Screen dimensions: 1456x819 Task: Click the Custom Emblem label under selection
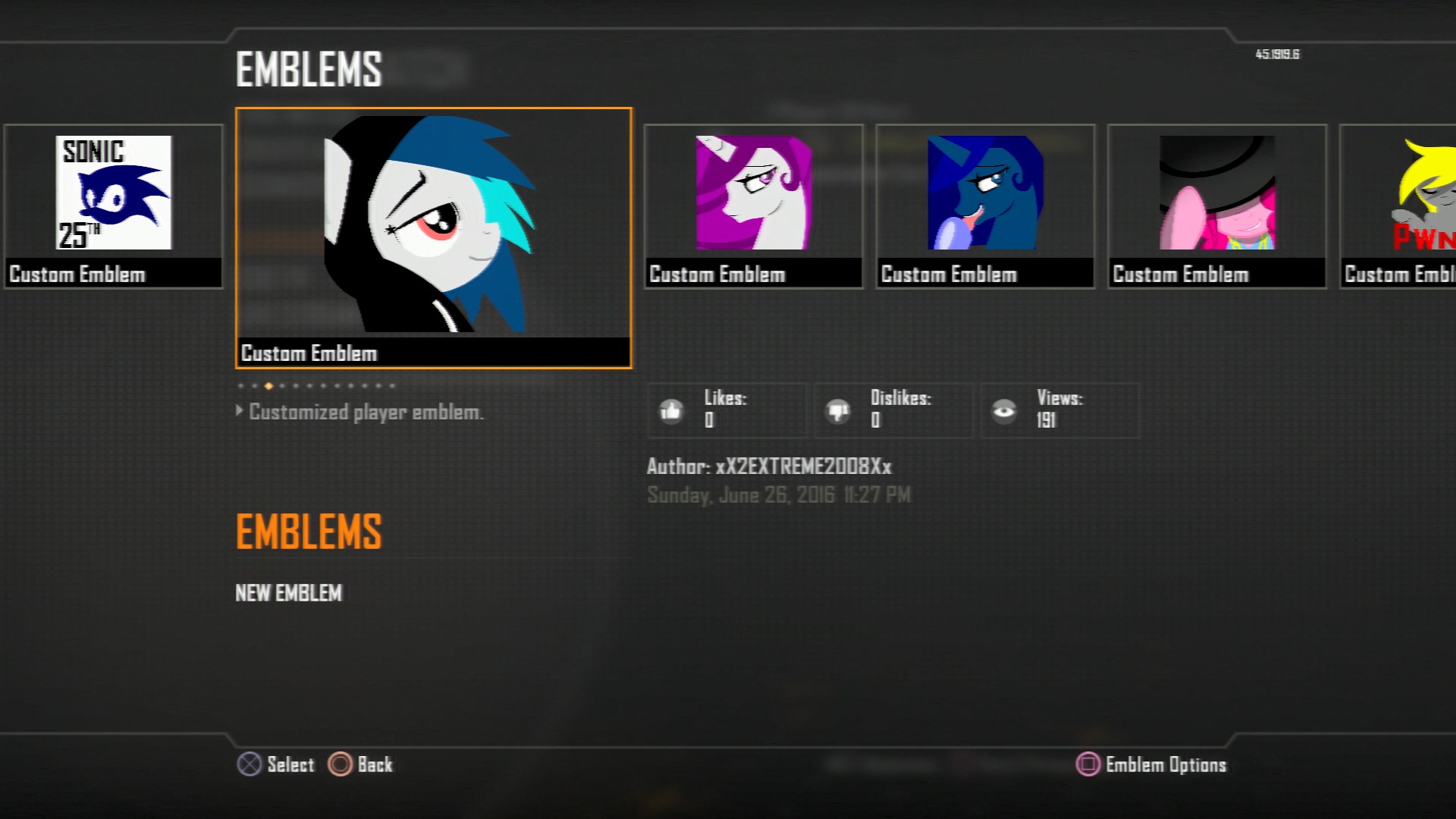[x=308, y=353]
